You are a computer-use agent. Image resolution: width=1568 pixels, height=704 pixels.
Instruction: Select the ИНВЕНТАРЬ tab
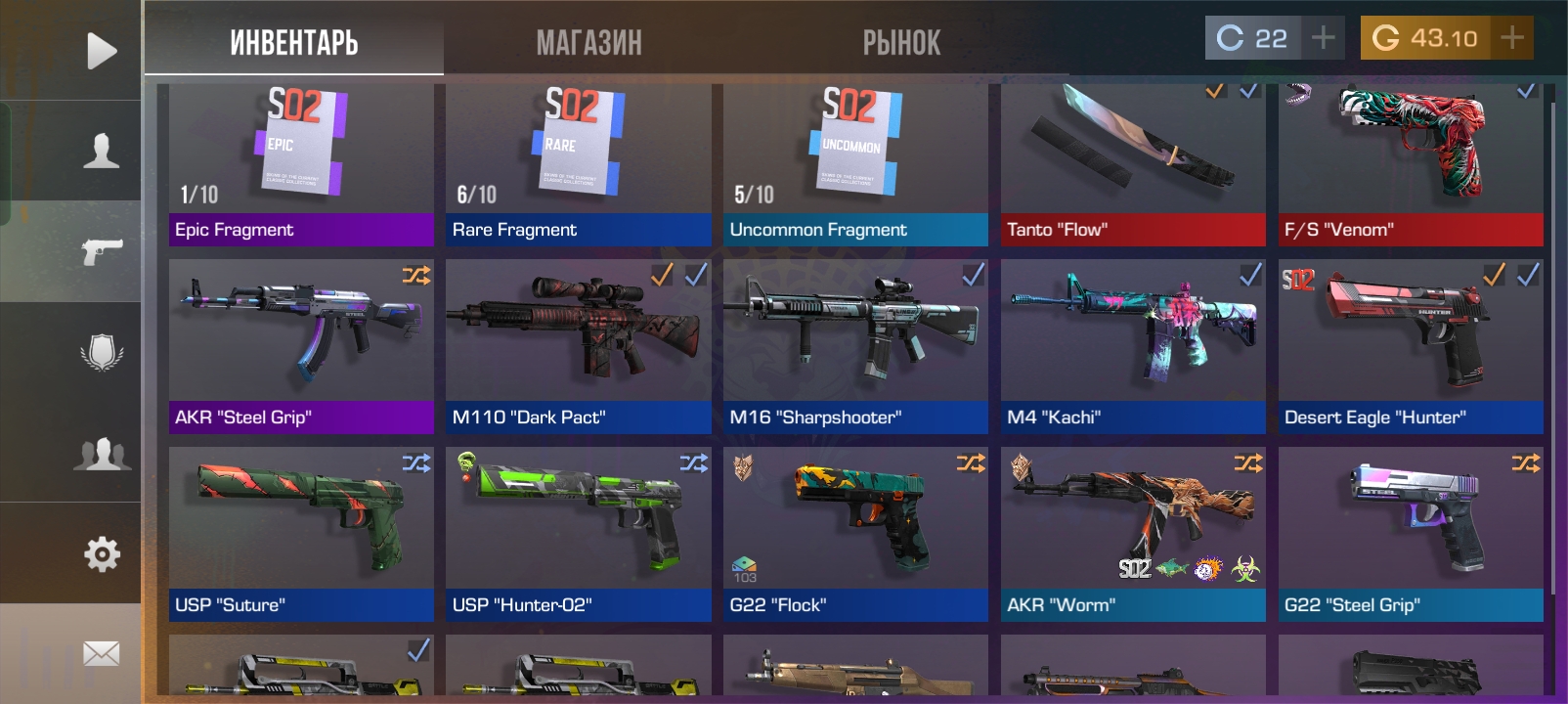pyautogui.click(x=294, y=43)
